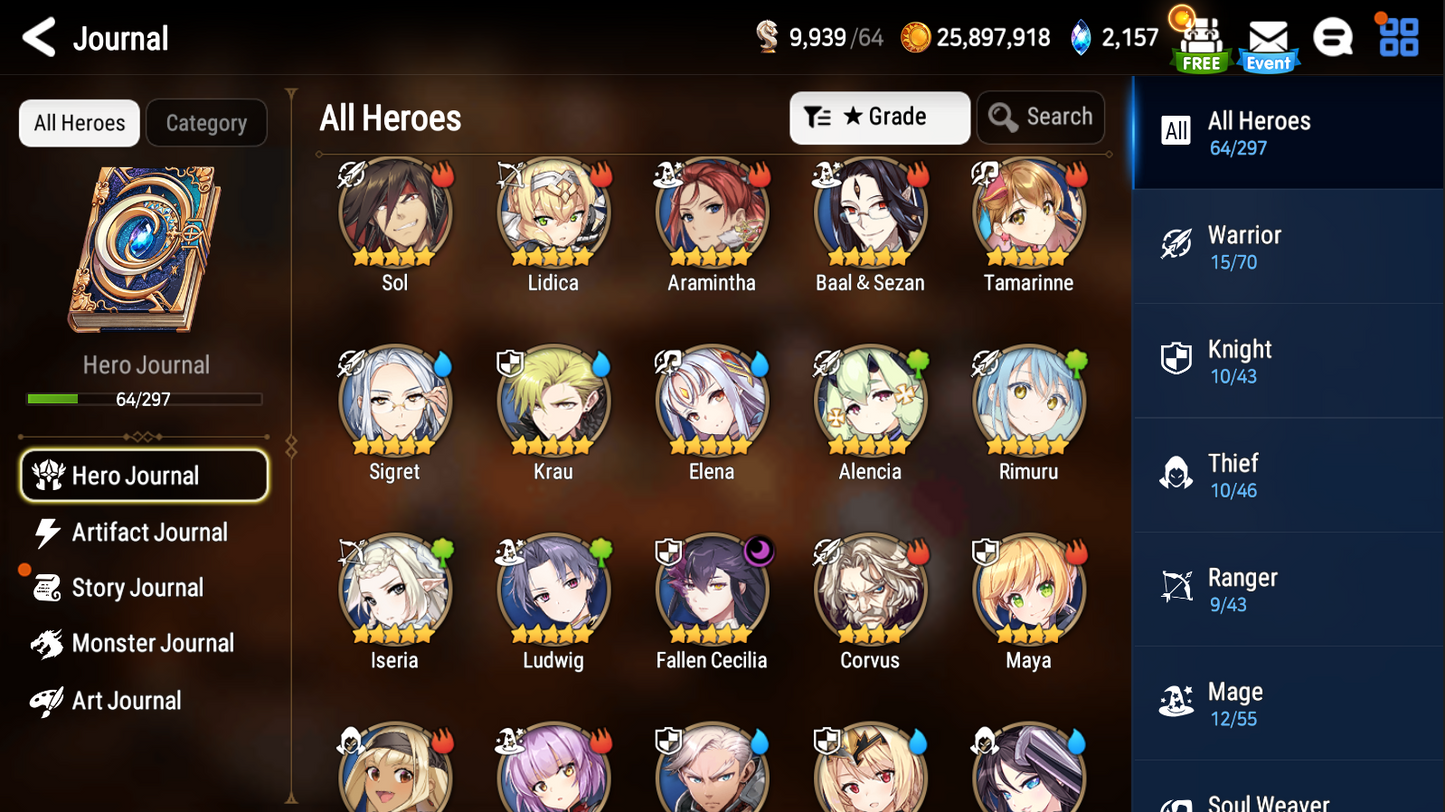This screenshot has height=812, width=1445.
Task: Open the blue grid main menu
Action: [1398, 38]
